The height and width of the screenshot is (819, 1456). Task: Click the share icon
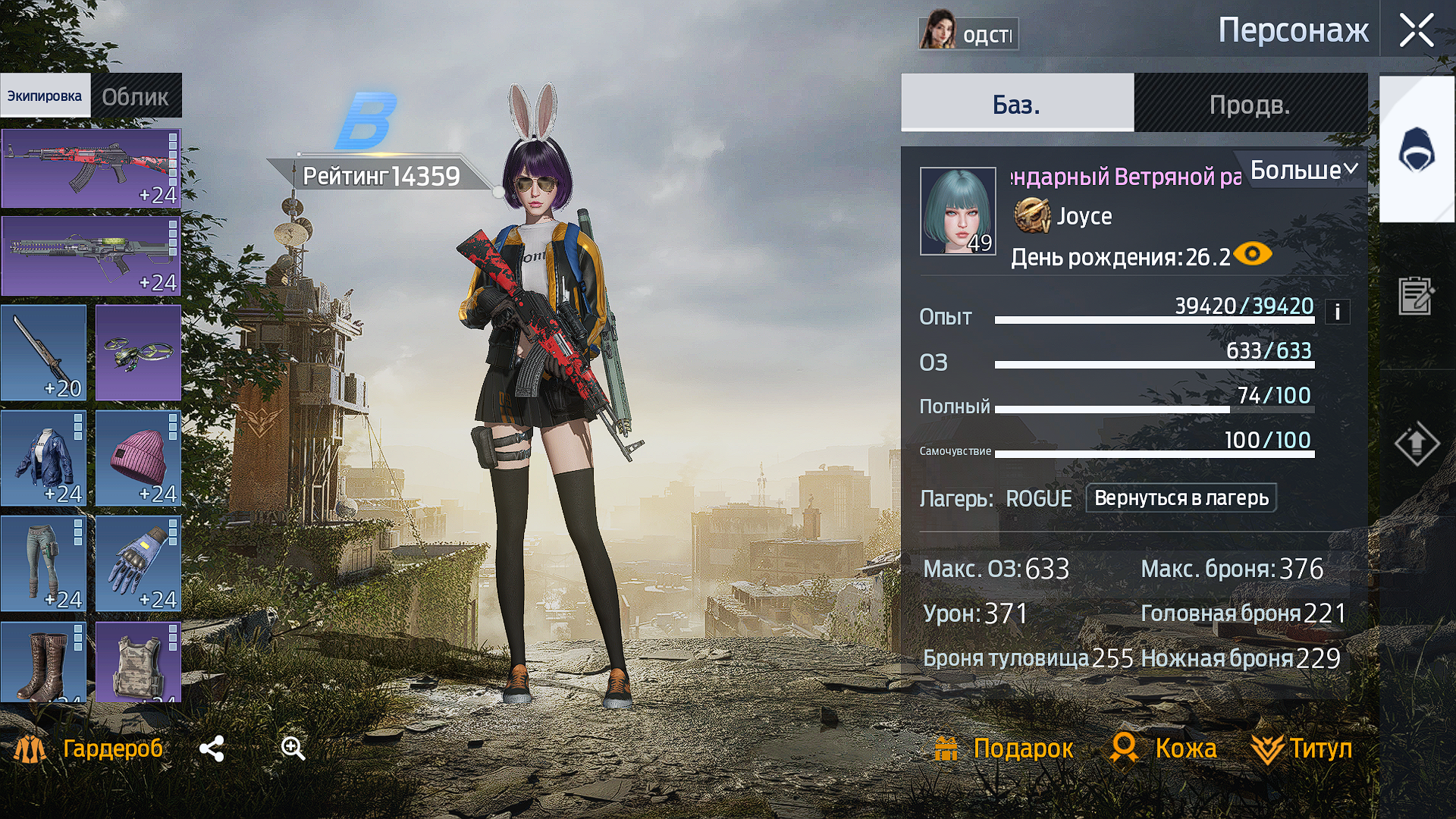pos(212,748)
